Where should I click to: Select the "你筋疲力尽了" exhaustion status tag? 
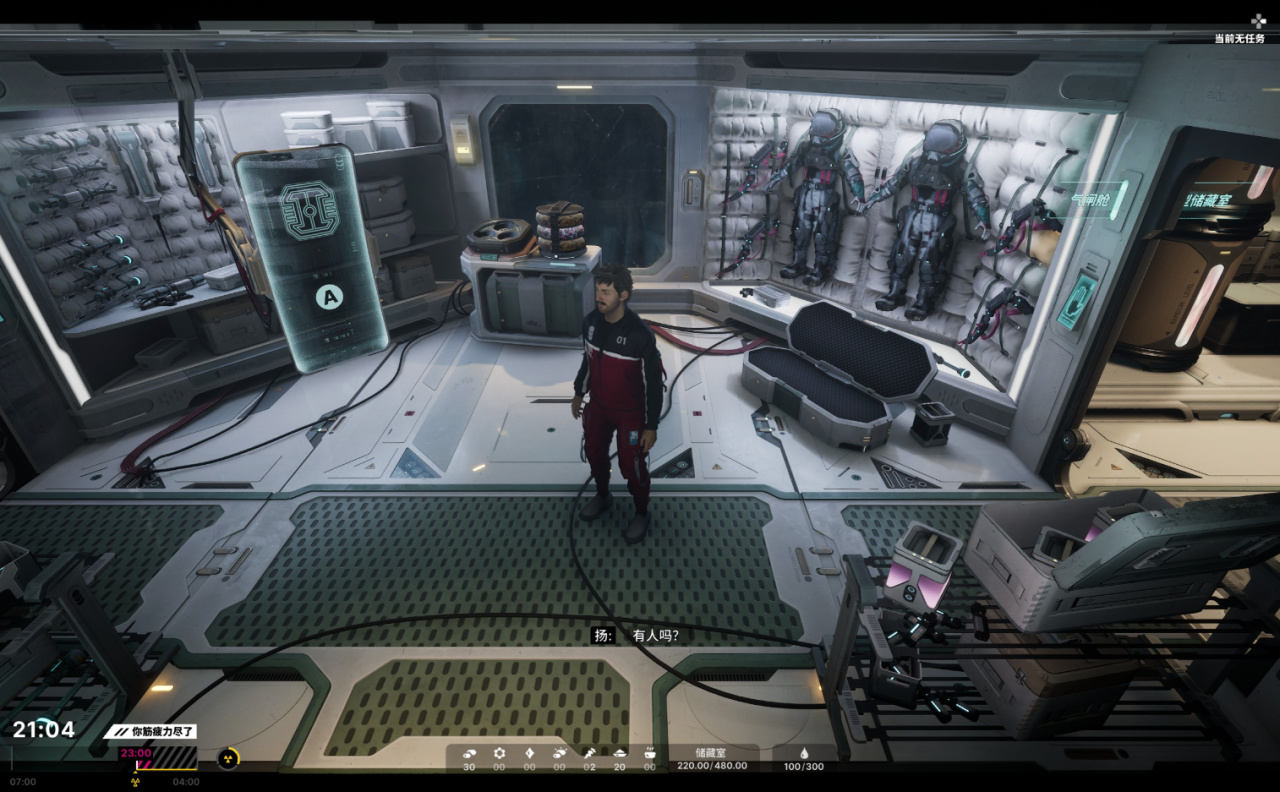(x=150, y=731)
